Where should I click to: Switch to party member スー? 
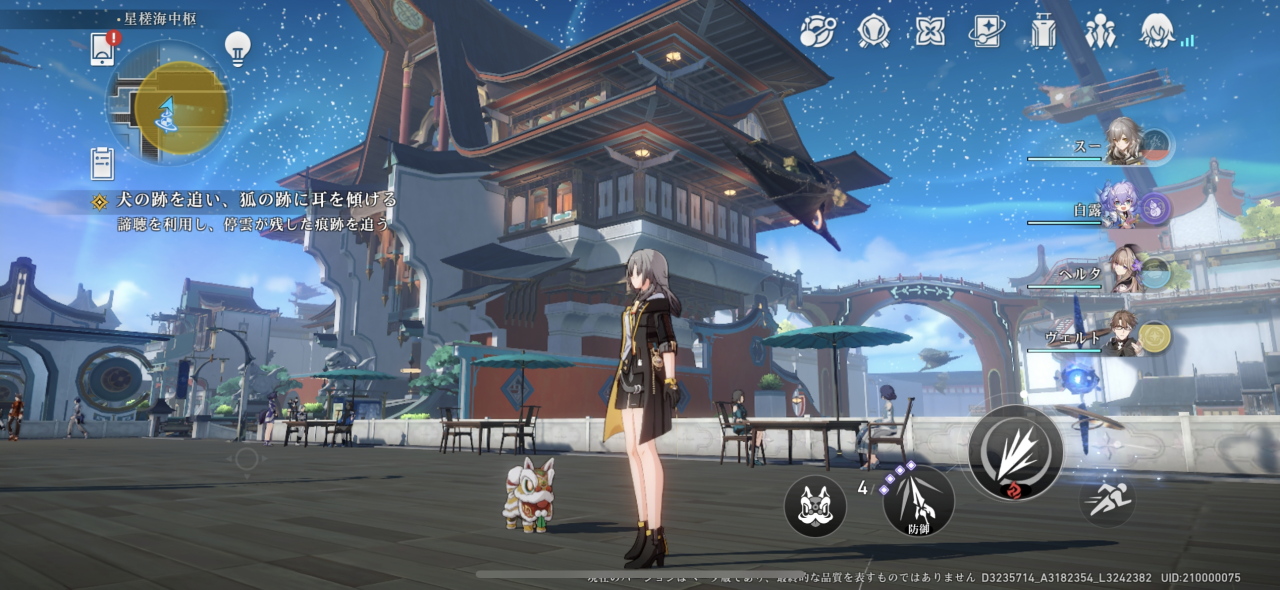(x=1126, y=143)
